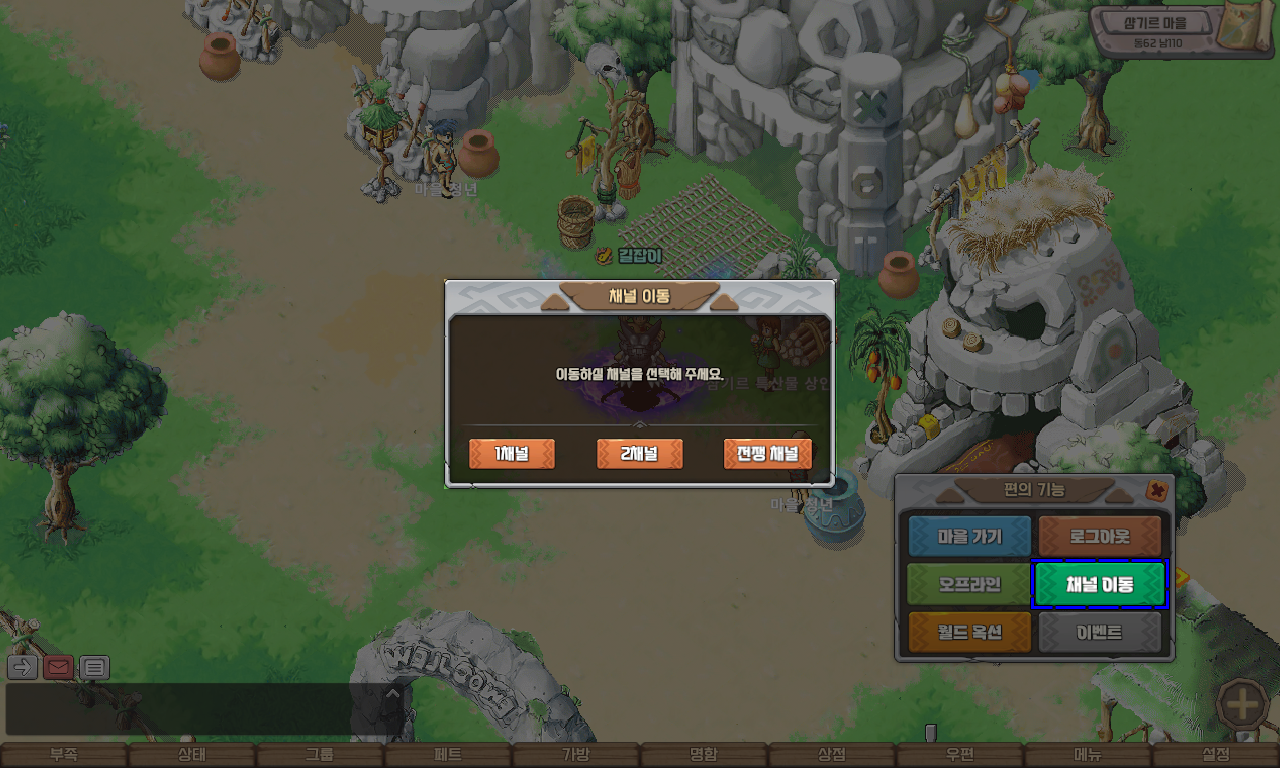The height and width of the screenshot is (768, 1280).
Task: Choose 로그아웃 to log out
Action: point(1099,537)
